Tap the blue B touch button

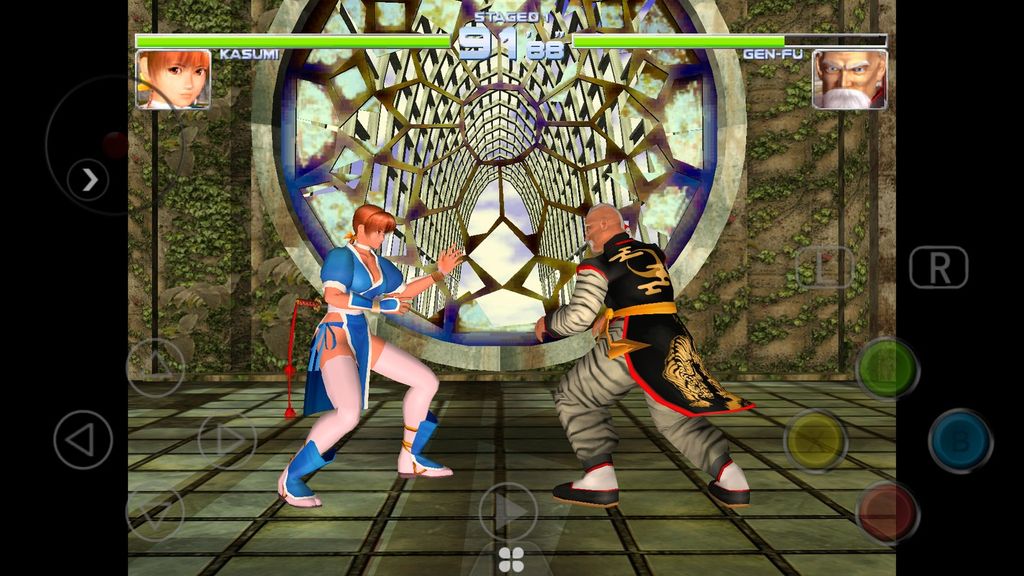pos(960,440)
